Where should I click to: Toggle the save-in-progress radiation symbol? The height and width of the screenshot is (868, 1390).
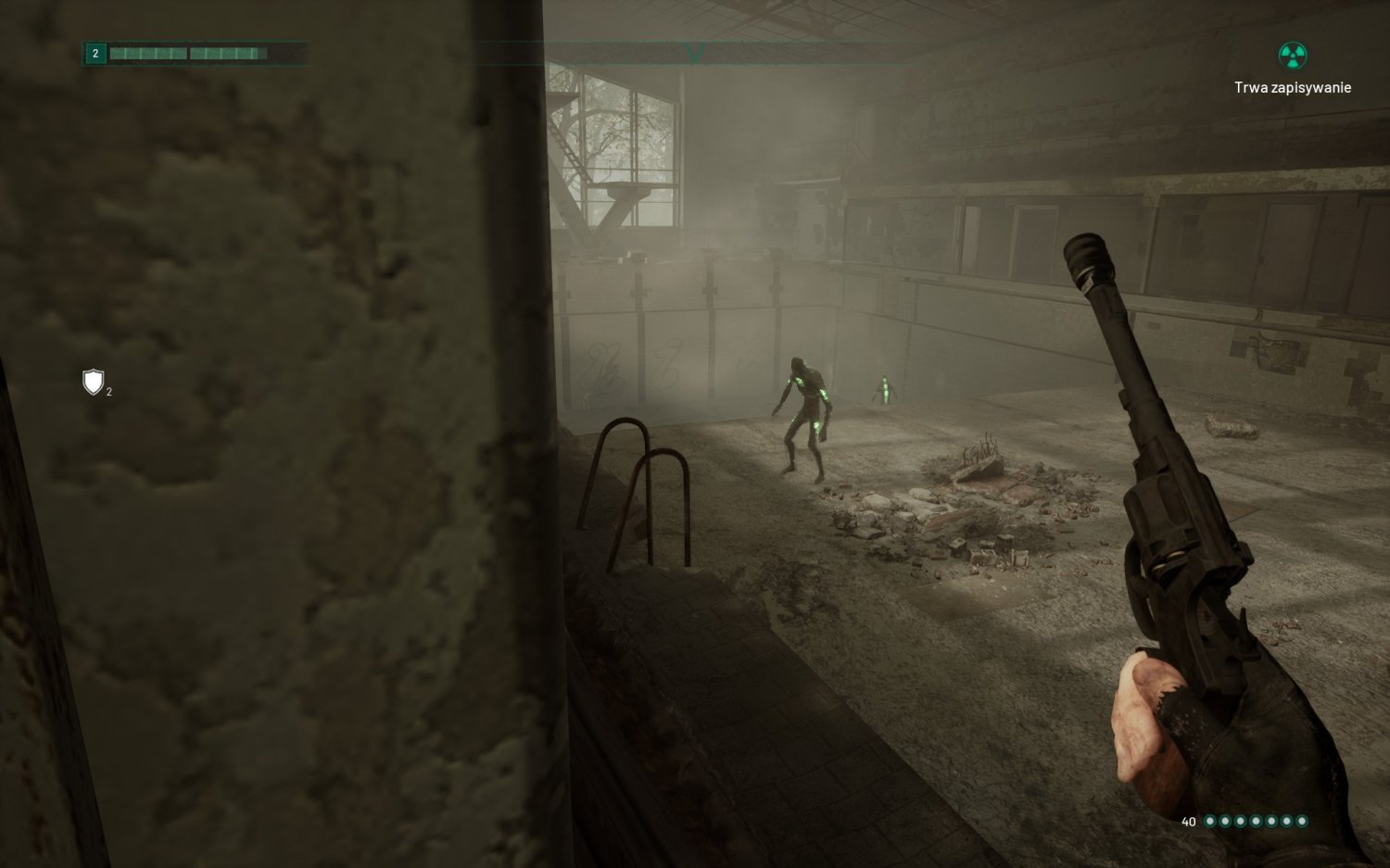[x=1291, y=56]
